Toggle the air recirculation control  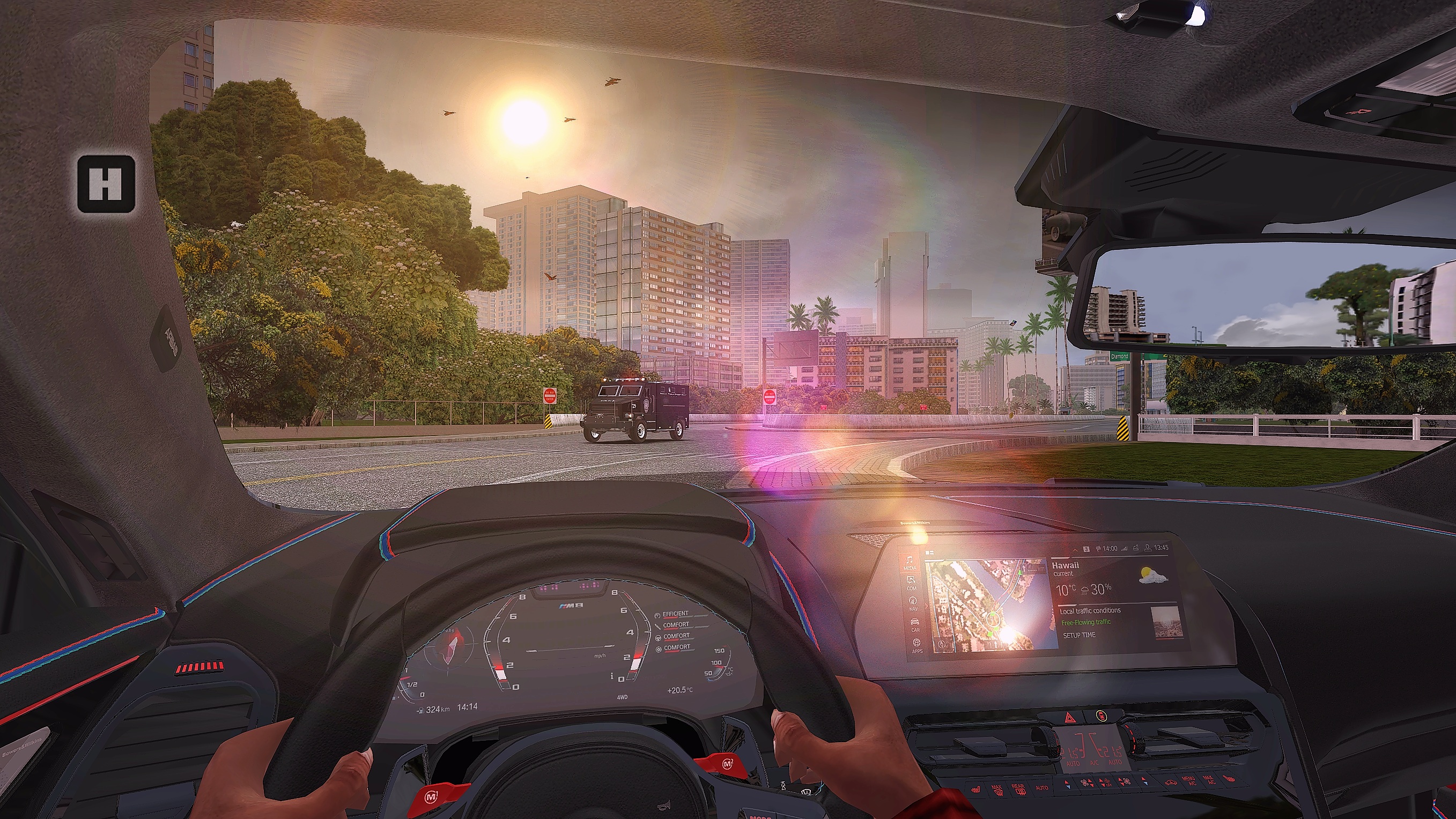pyautogui.click(x=1171, y=783)
